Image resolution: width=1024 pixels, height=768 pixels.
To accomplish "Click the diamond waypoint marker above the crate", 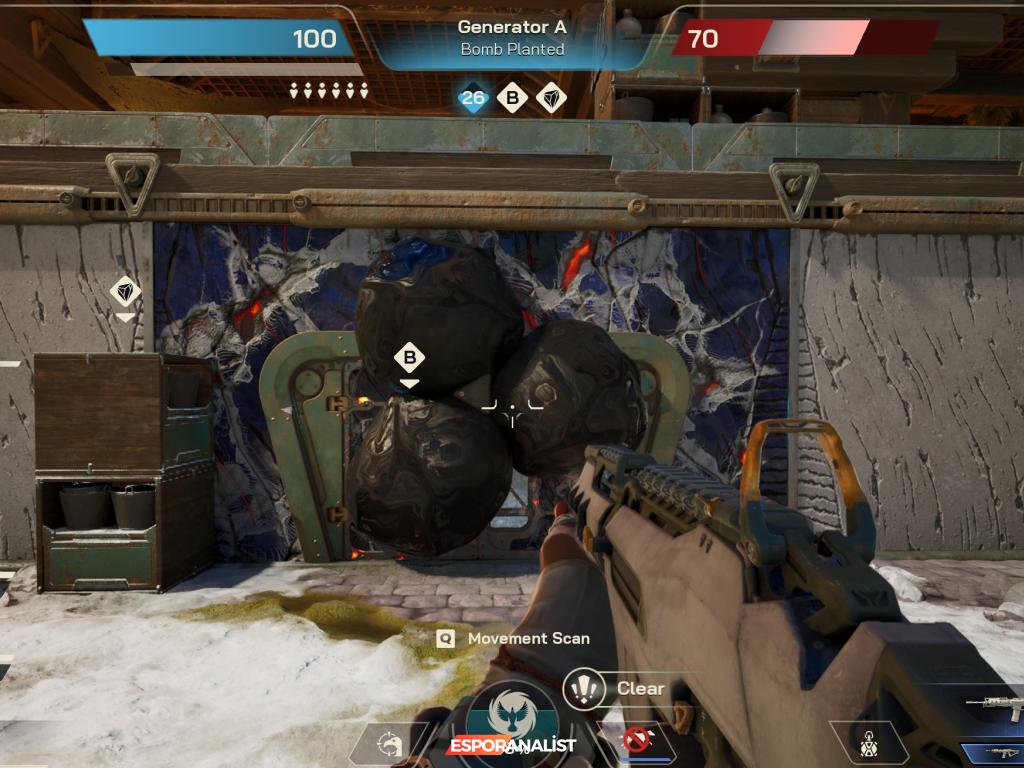I will [125, 291].
